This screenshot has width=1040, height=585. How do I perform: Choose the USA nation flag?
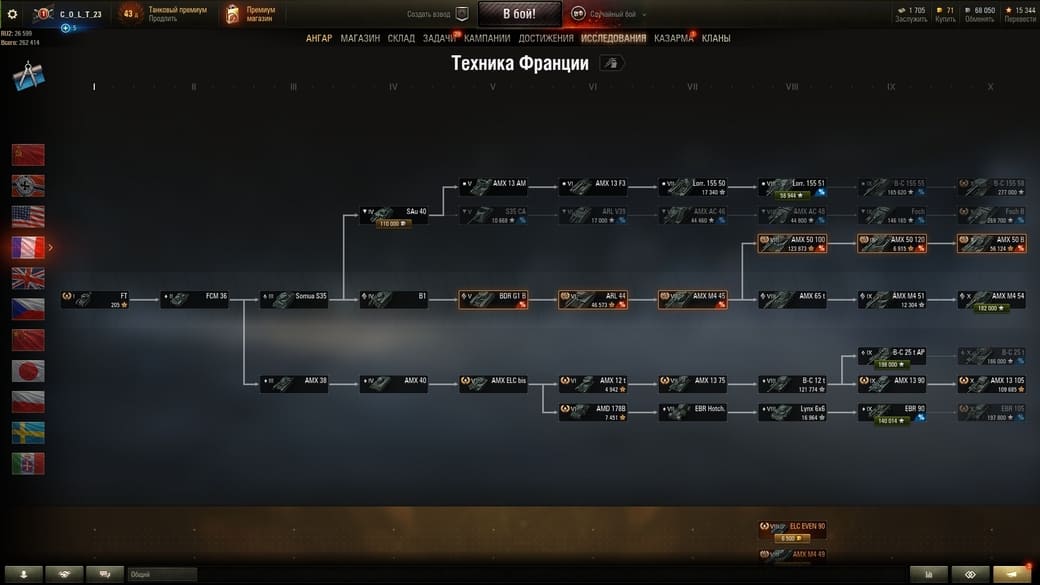(x=28, y=216)
